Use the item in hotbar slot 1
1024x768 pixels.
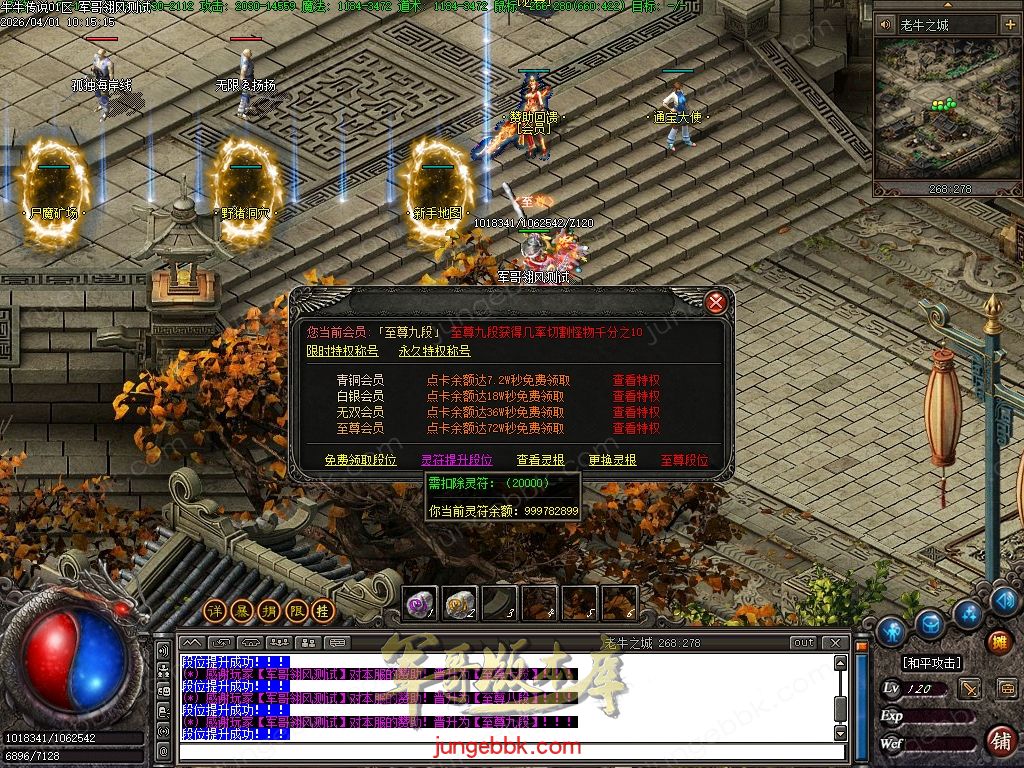pyautogui.click(x=419, y=602)
